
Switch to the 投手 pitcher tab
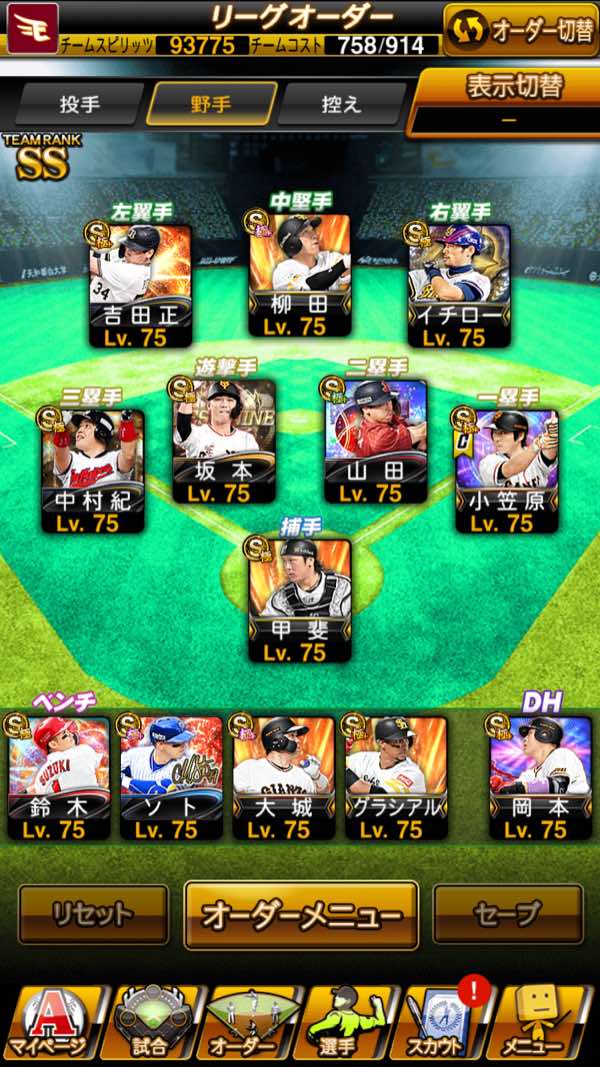click(x=78, y=105)
